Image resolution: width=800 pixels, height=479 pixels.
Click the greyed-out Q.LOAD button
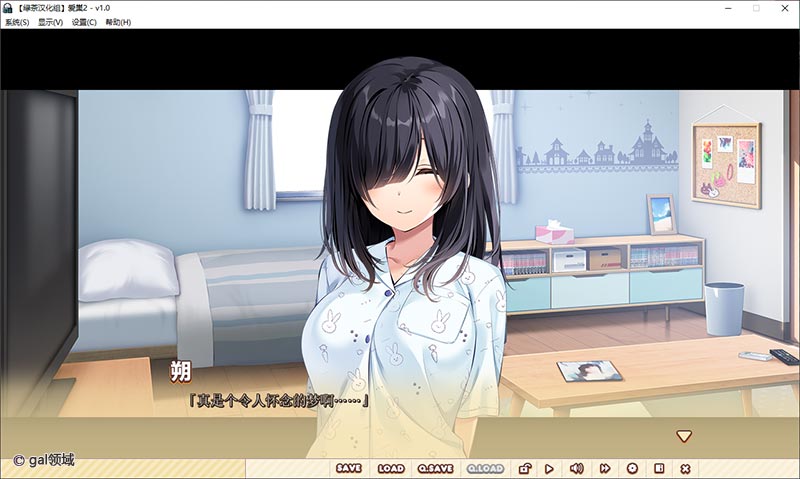(485, 468)
